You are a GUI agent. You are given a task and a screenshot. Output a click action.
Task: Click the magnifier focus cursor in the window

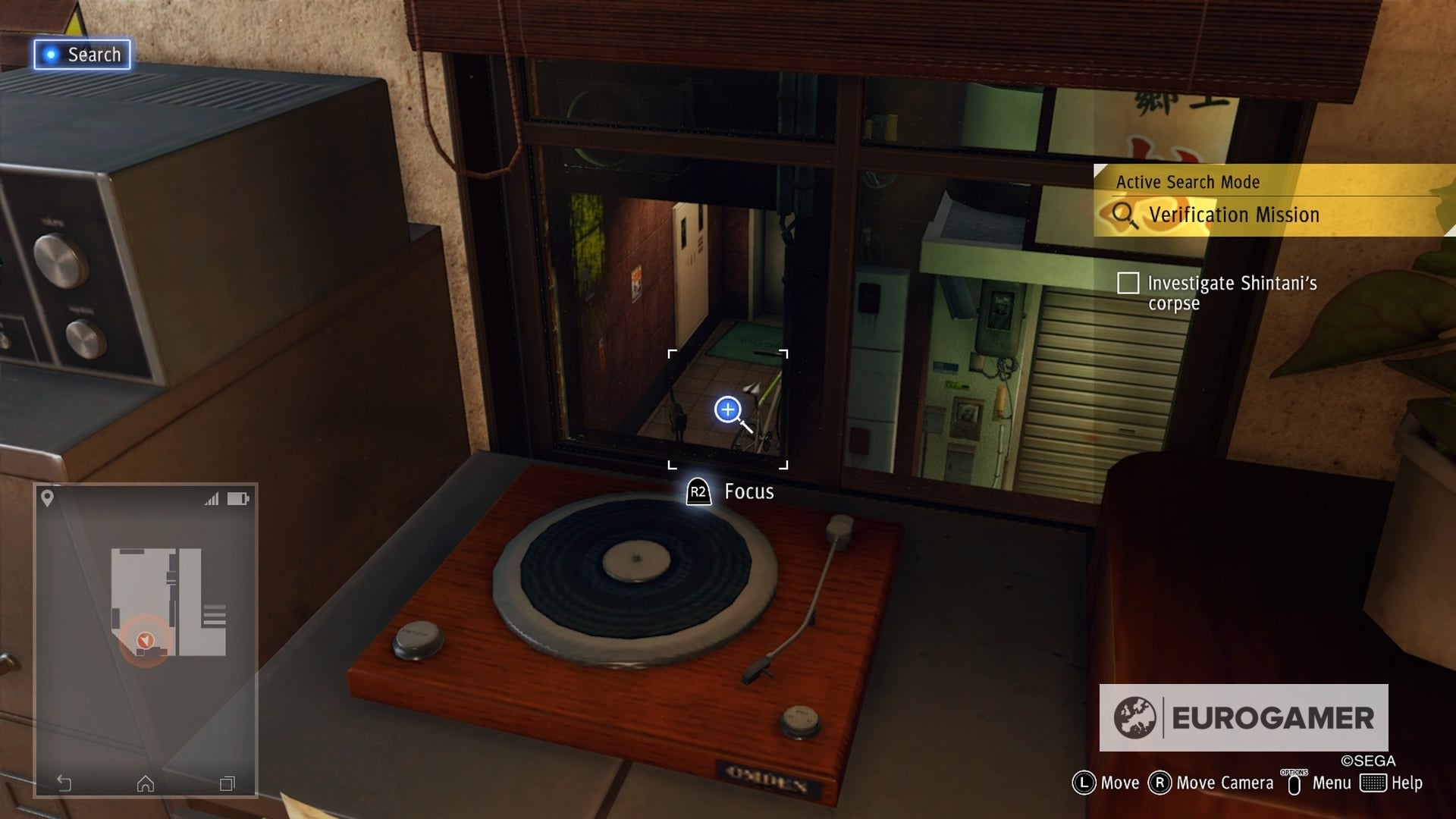(x=727, y=409)
